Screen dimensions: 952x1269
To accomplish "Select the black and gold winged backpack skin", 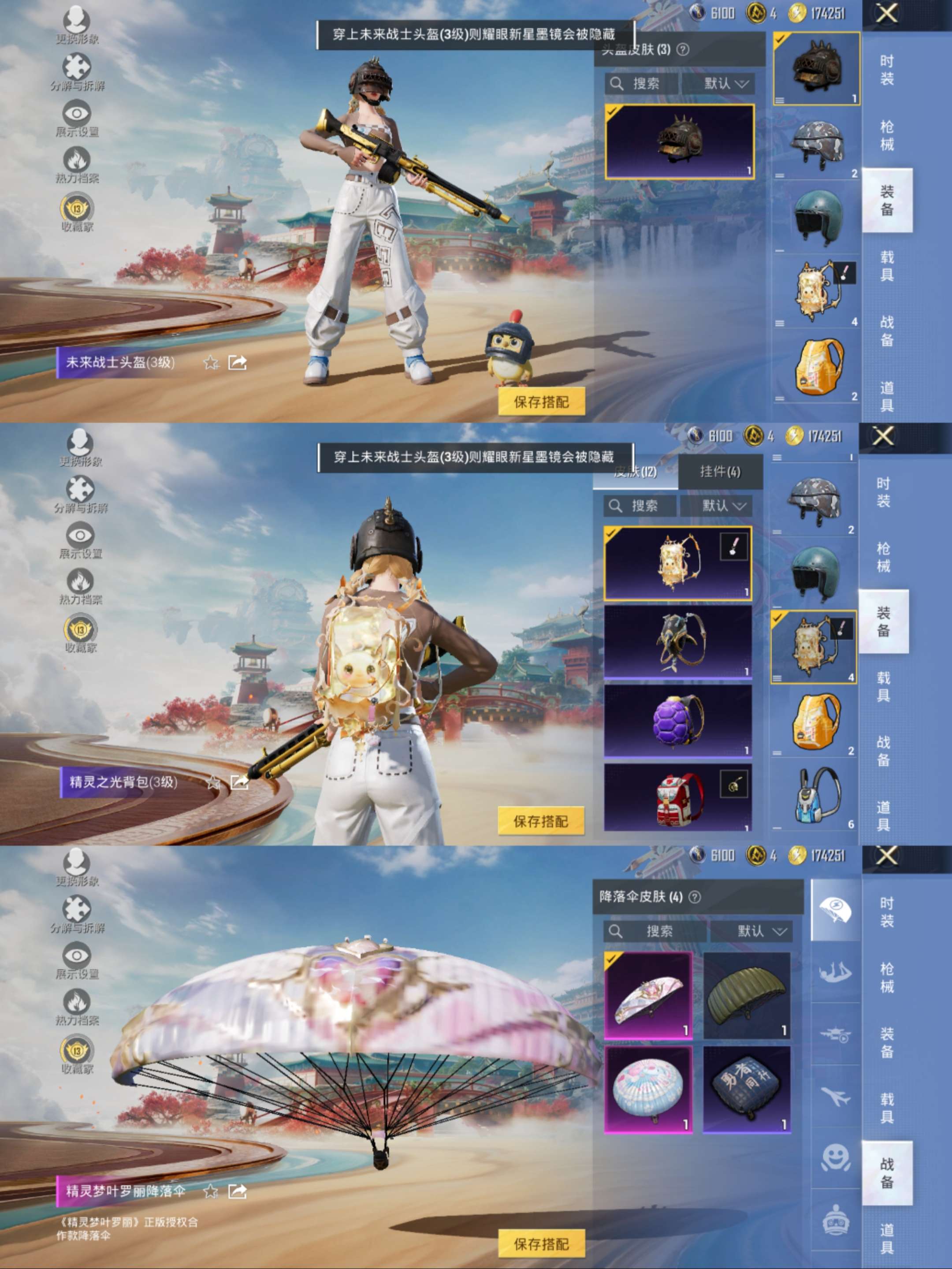I will (x=677, y=641).
